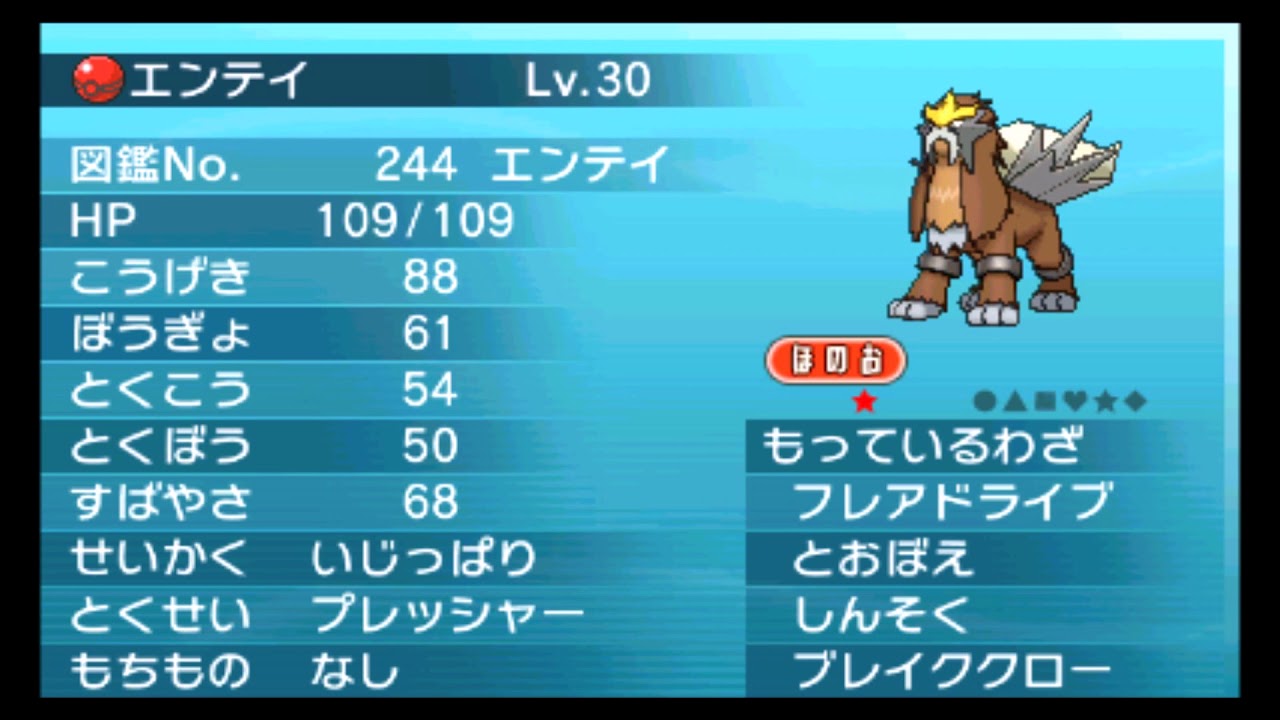Click the diamond marking icon
The height and width of the screenshot is (720, 1280).
tap(1135, 401)
